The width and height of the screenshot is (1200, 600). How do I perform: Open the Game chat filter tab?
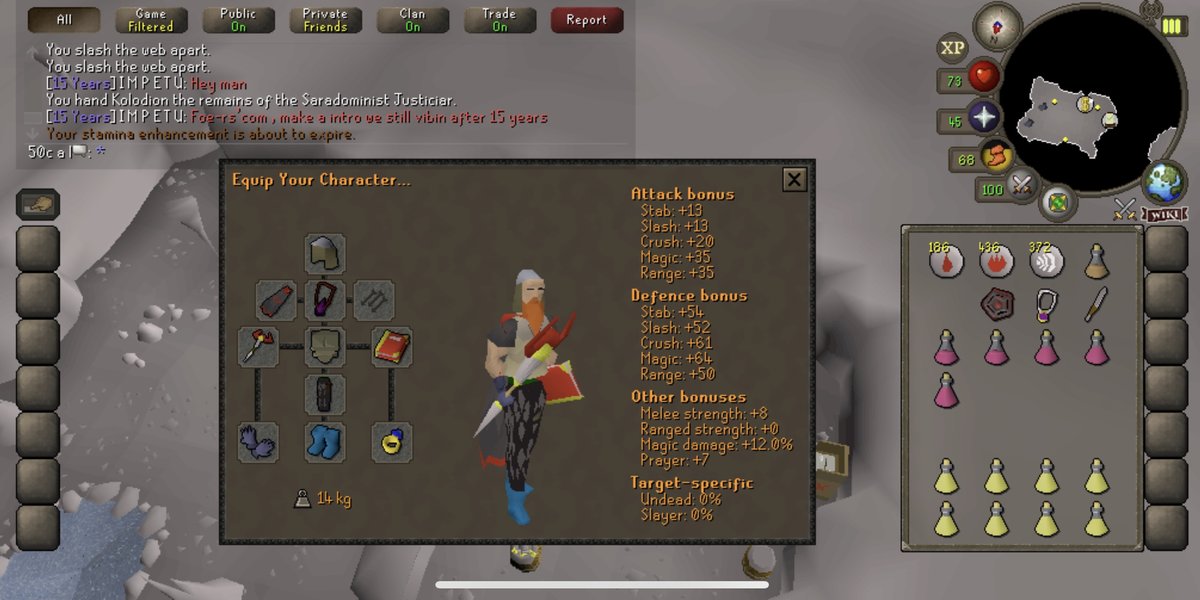(x=151, y=20)
